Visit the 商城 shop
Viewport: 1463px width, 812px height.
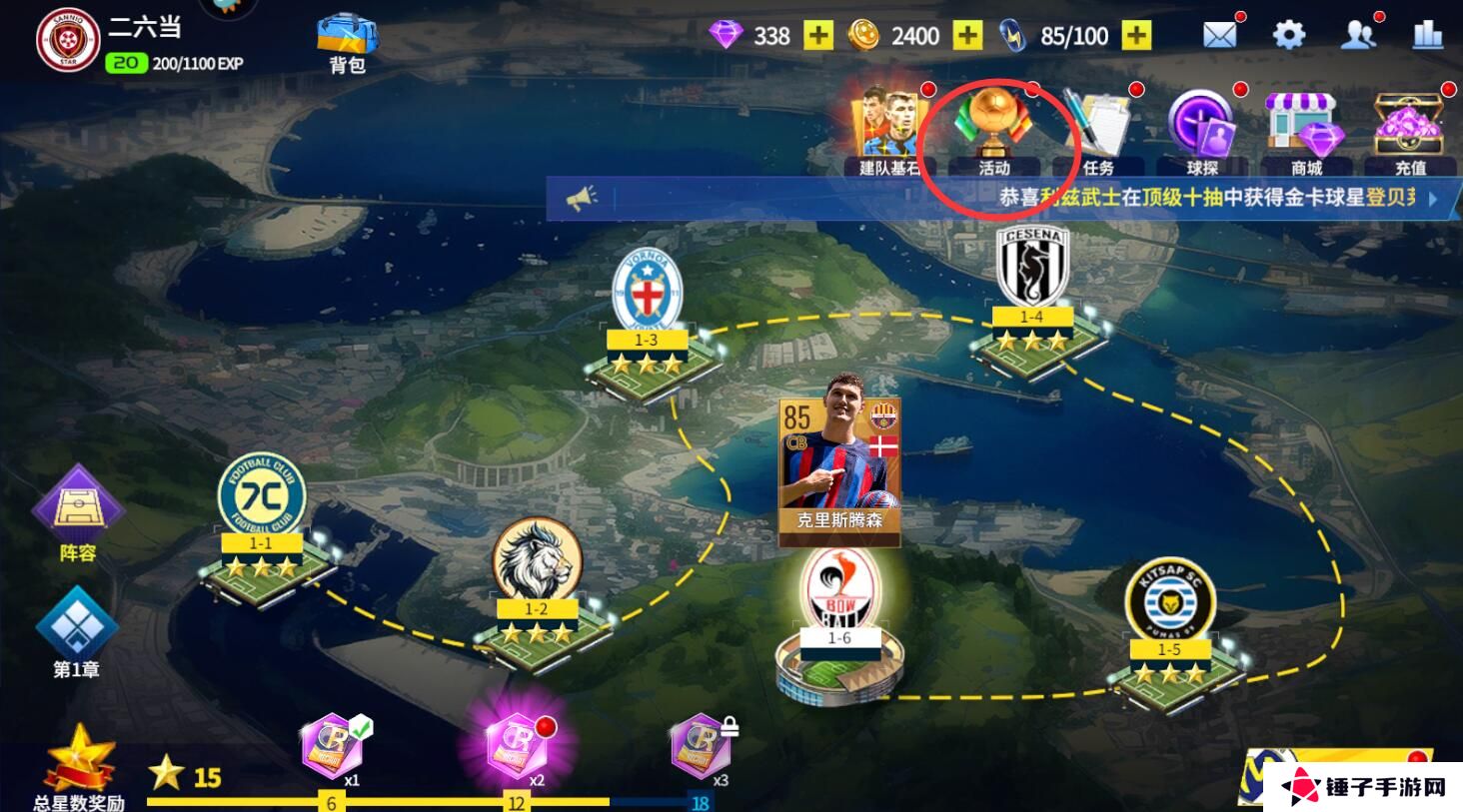click(1306, 130)
